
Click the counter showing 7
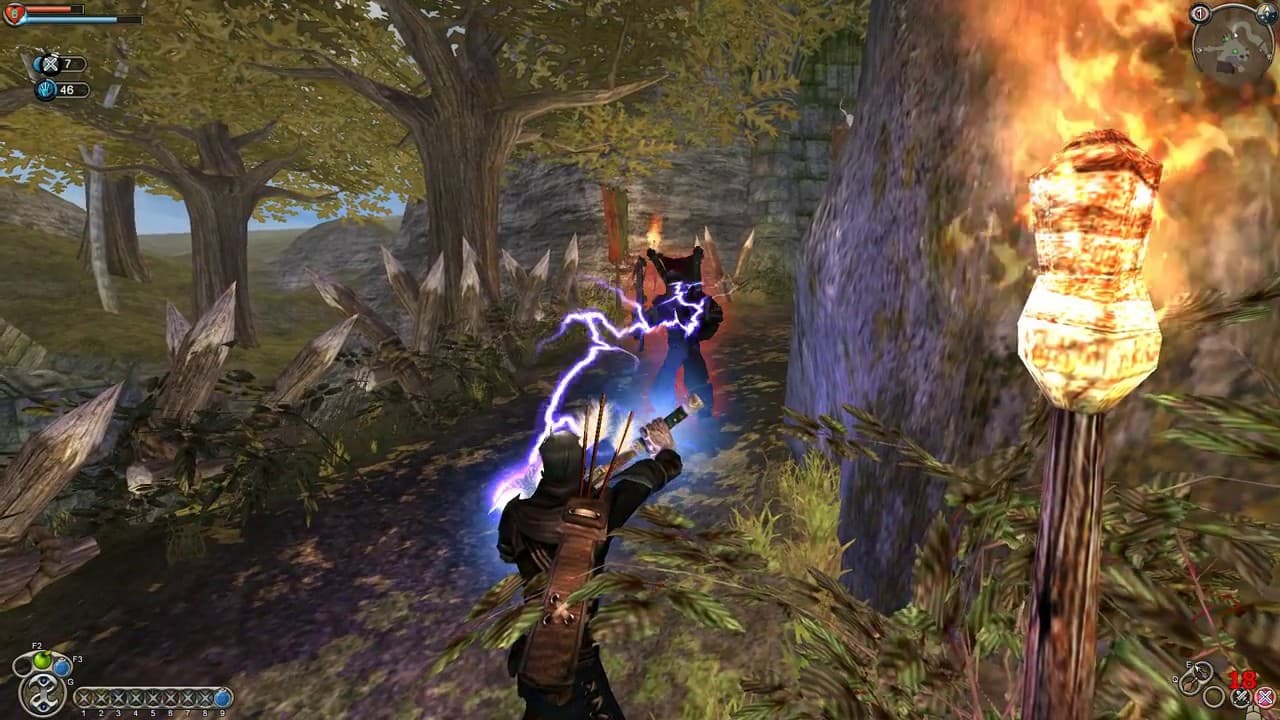(67, 63)
